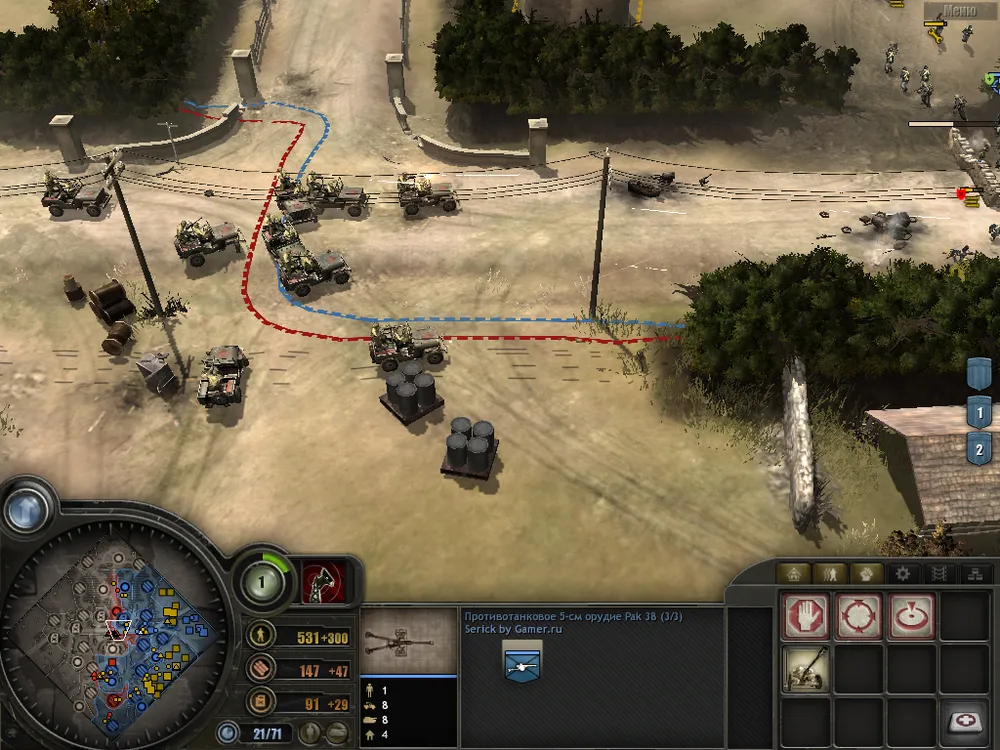
Task: Open the infantry soldier tab
Action: (x=832, y=574)
